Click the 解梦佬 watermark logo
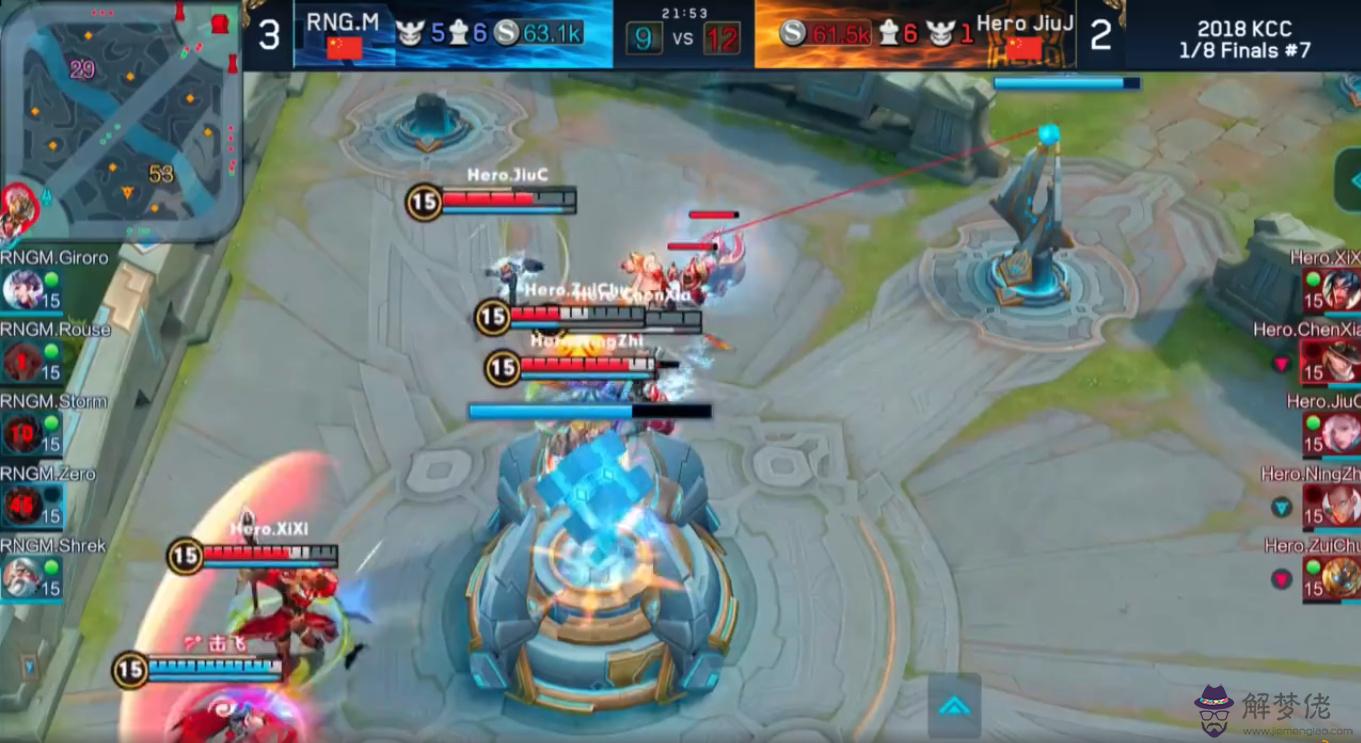 click(x=1260, y=708)
